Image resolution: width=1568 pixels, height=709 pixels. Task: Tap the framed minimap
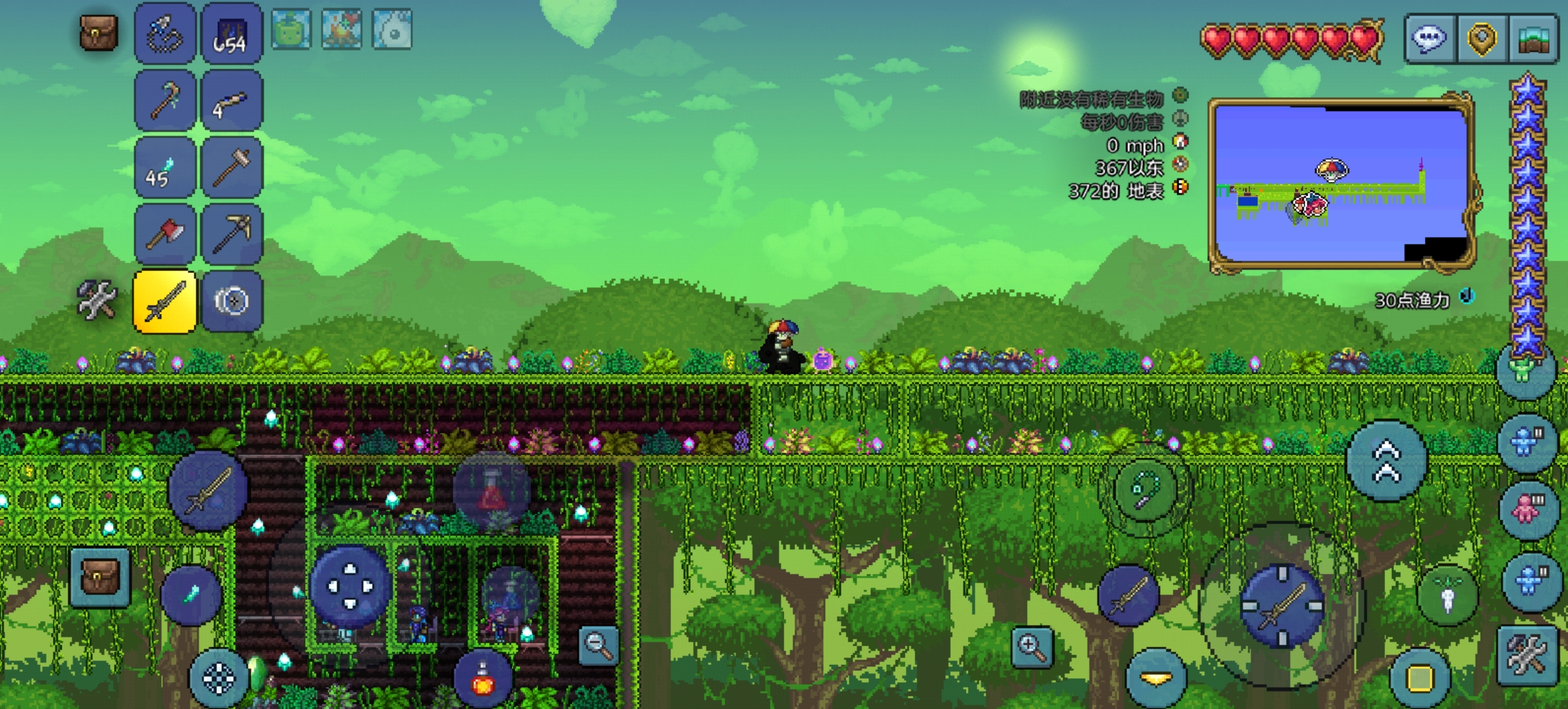point(1341,184)
